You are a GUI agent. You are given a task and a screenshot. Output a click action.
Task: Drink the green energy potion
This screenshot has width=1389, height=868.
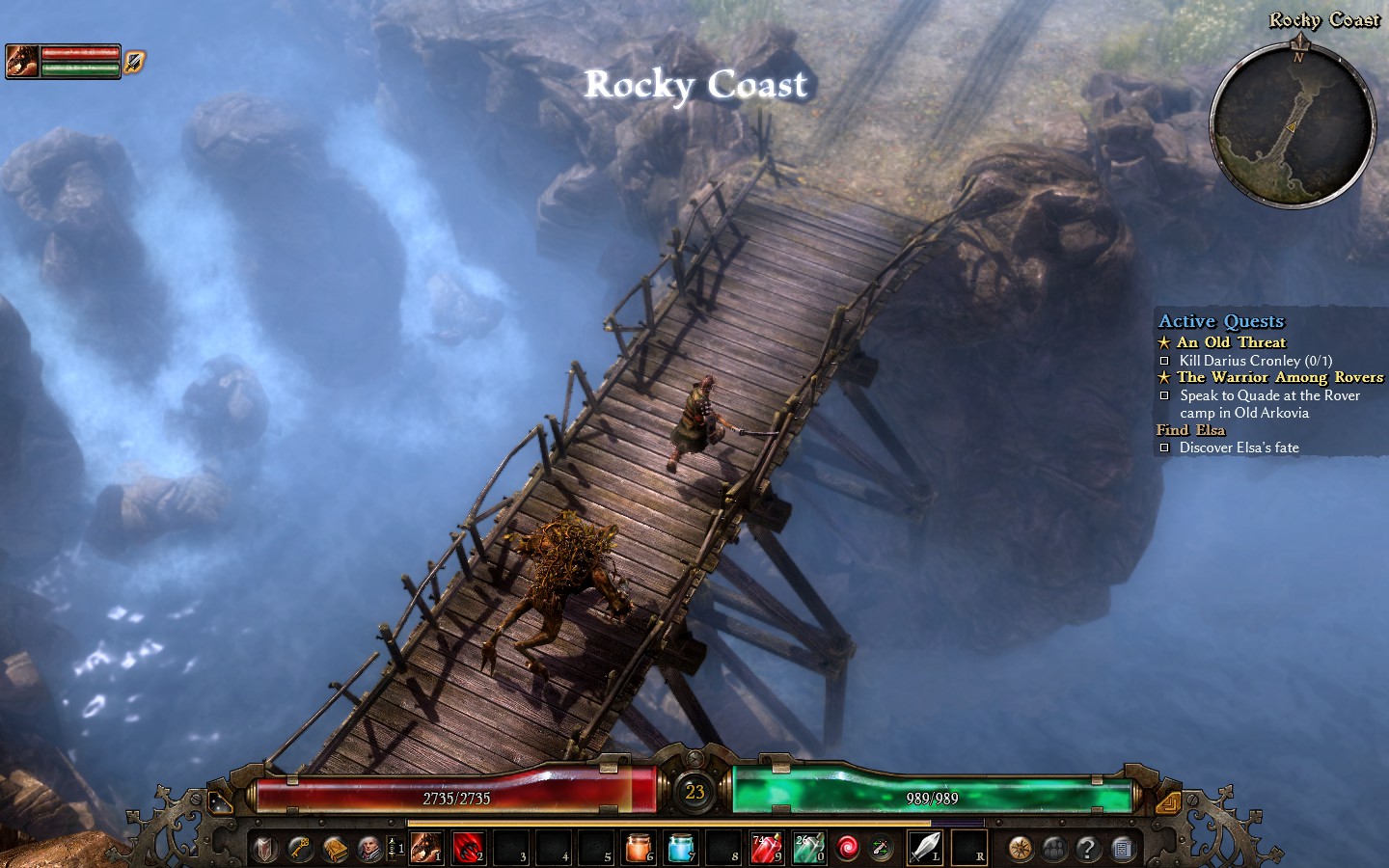coord(808,848)
